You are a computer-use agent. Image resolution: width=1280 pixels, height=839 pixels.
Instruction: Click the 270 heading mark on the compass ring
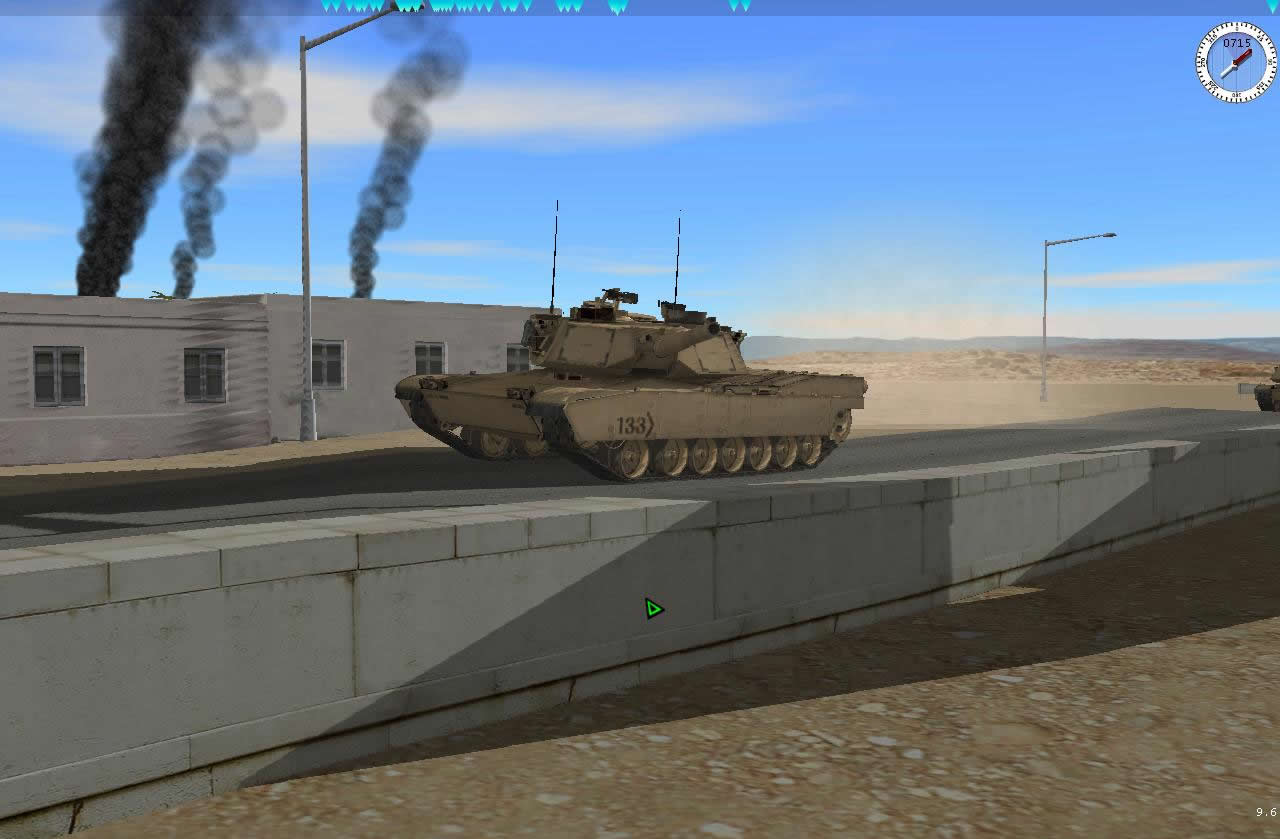1203,62
